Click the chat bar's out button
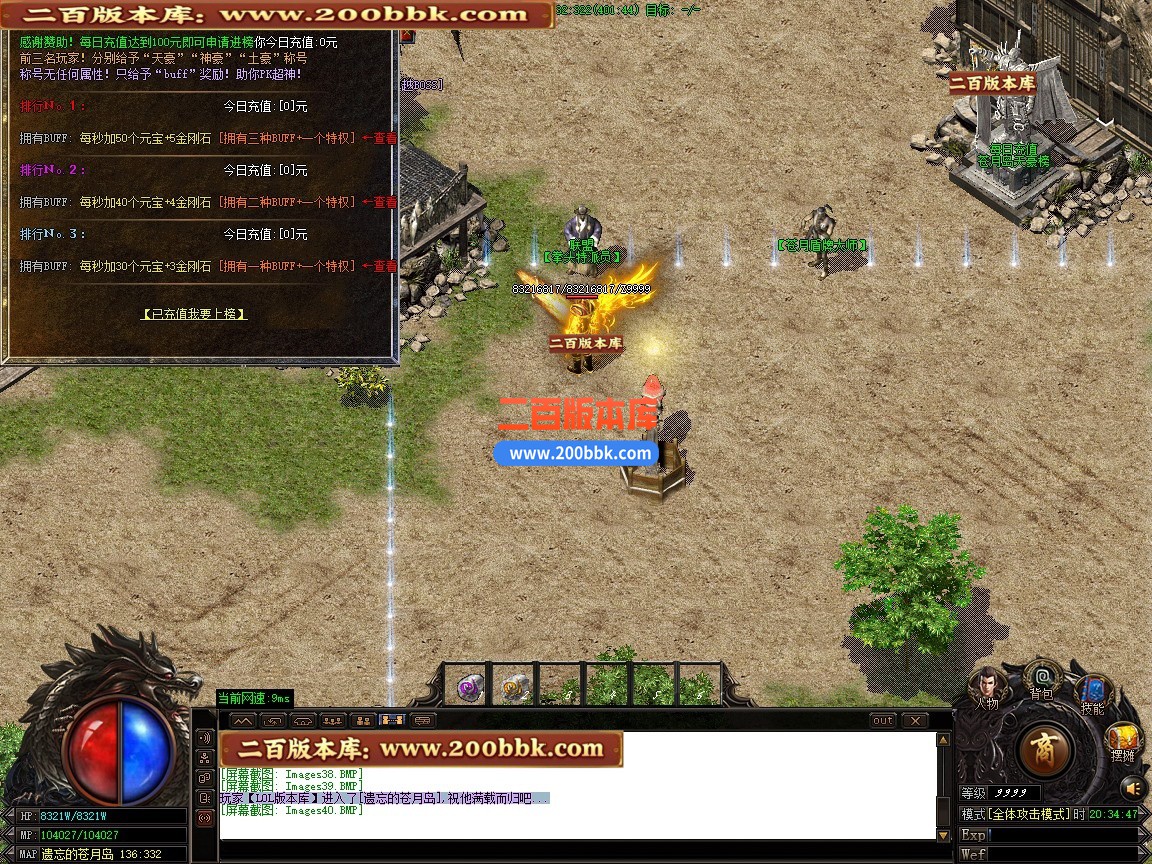1152x864 pixels. (883, 720)
